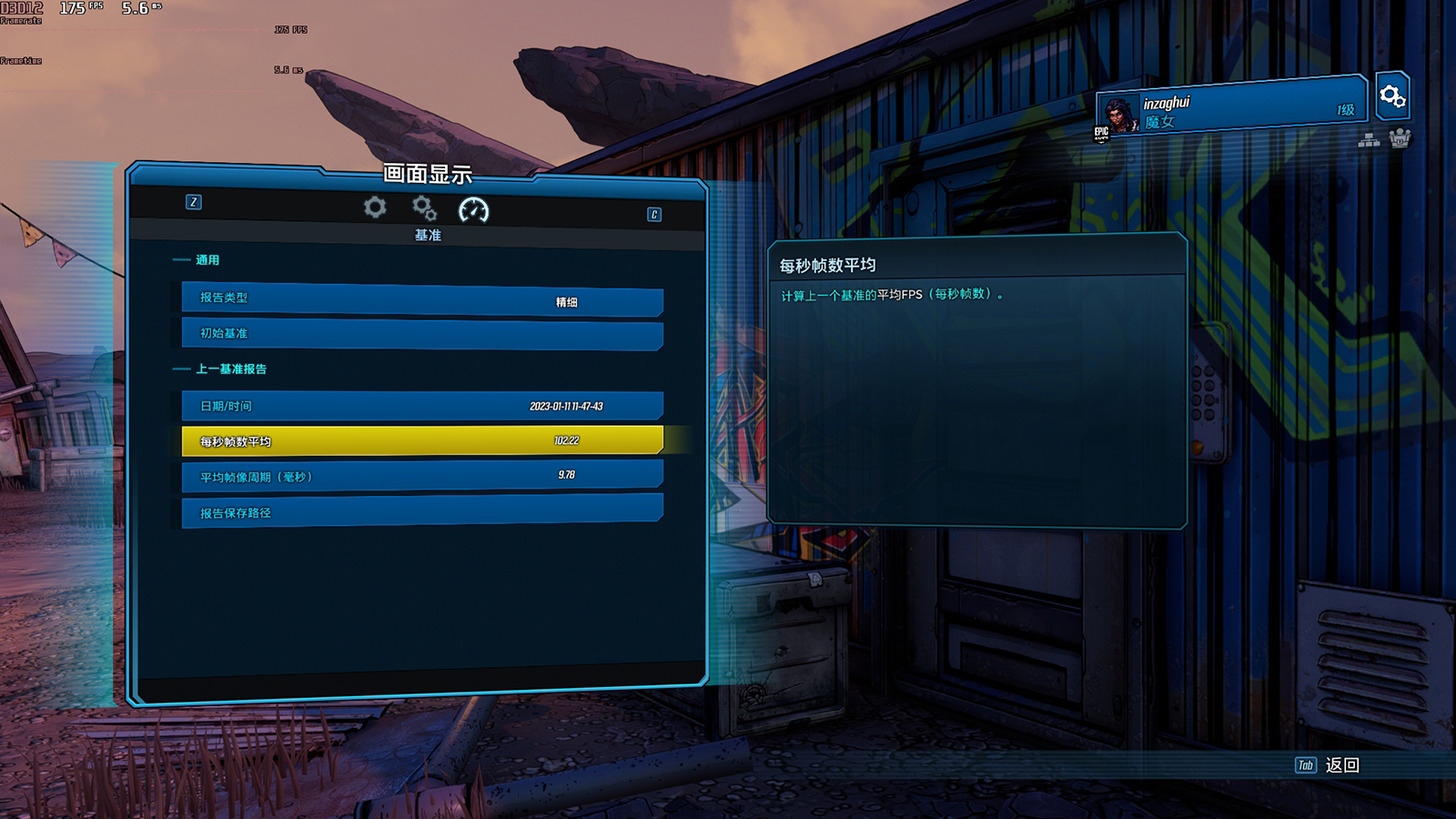Change the 报告类型 report type option
The height and width of the screenshot is (819, 1456).
422,299
